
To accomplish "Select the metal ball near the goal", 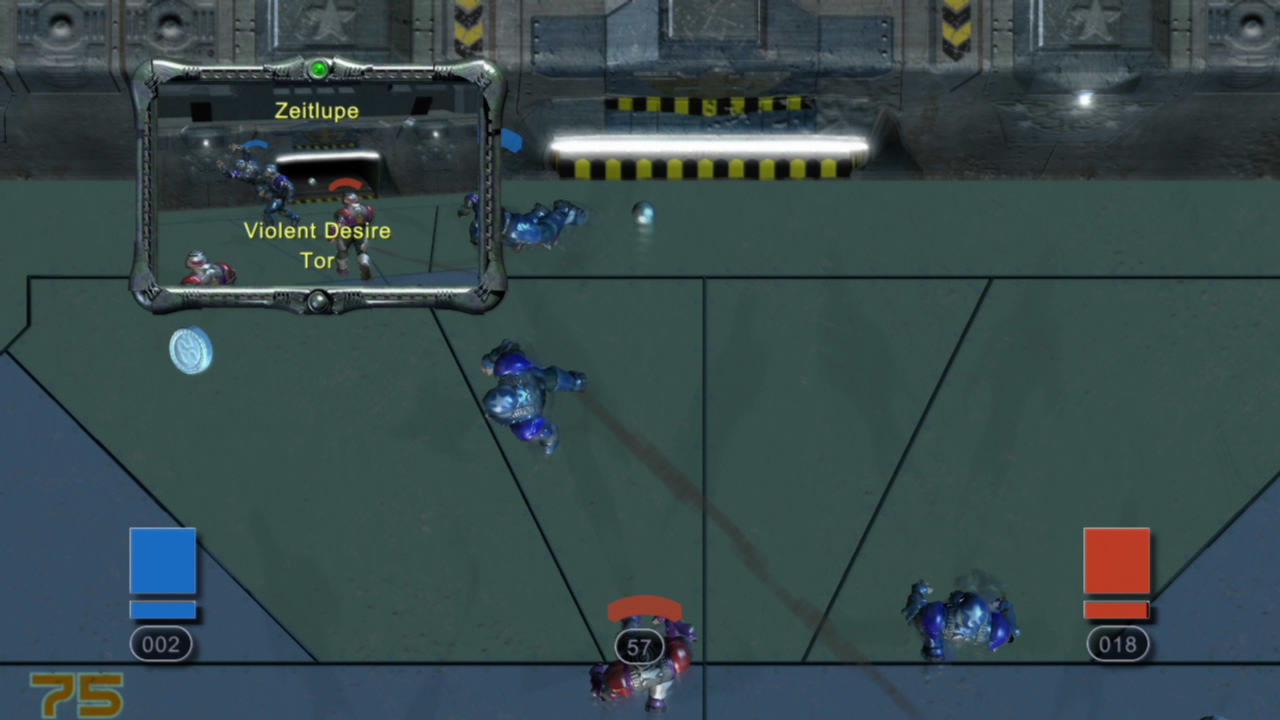I will coord(643,213).
